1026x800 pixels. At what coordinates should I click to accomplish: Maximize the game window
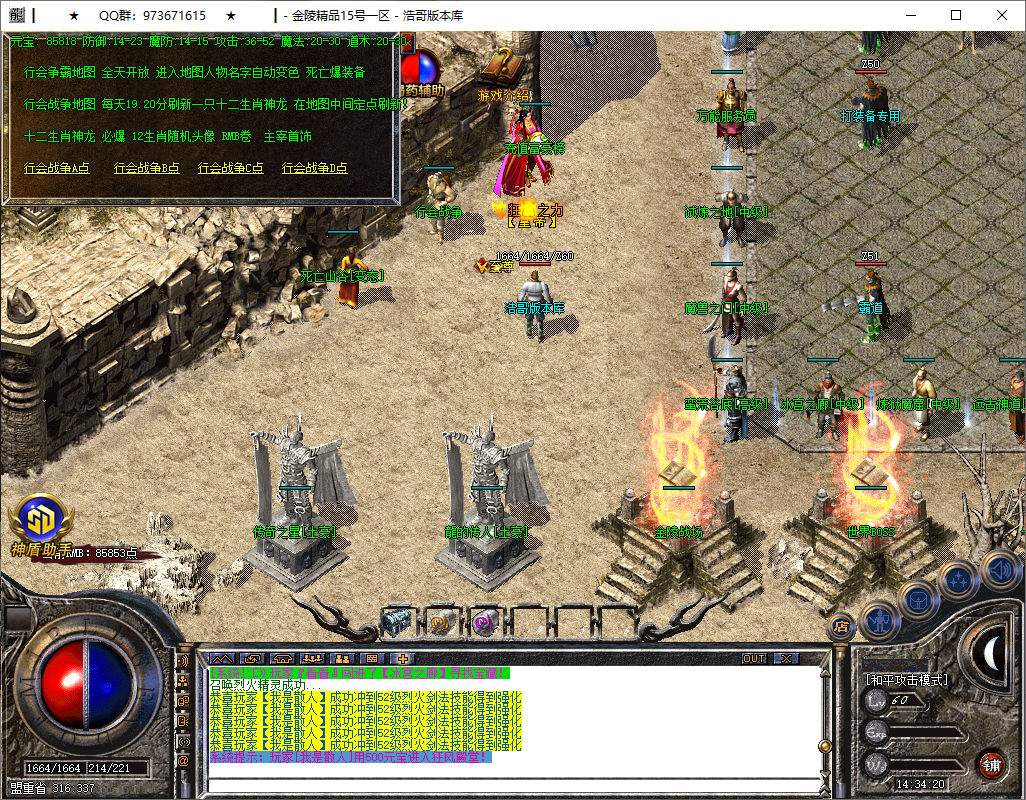pos(956,15)
